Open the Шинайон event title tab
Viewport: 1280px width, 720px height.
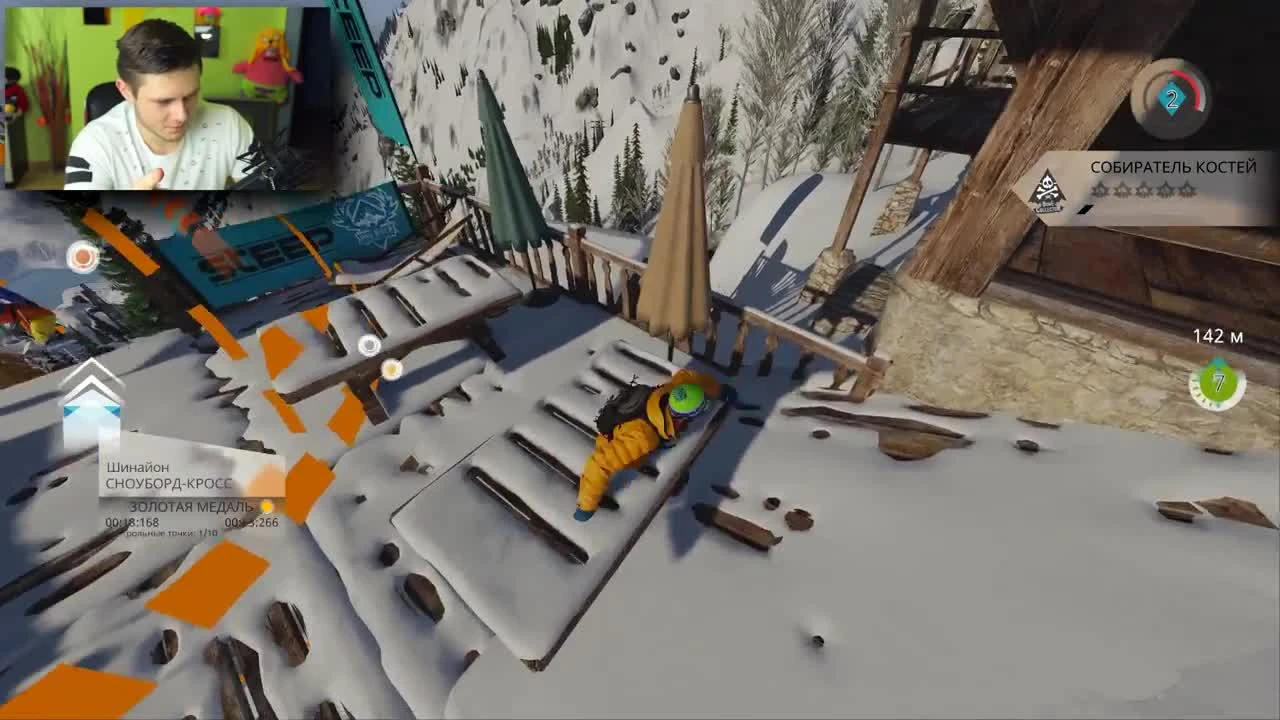pos(138,467)
